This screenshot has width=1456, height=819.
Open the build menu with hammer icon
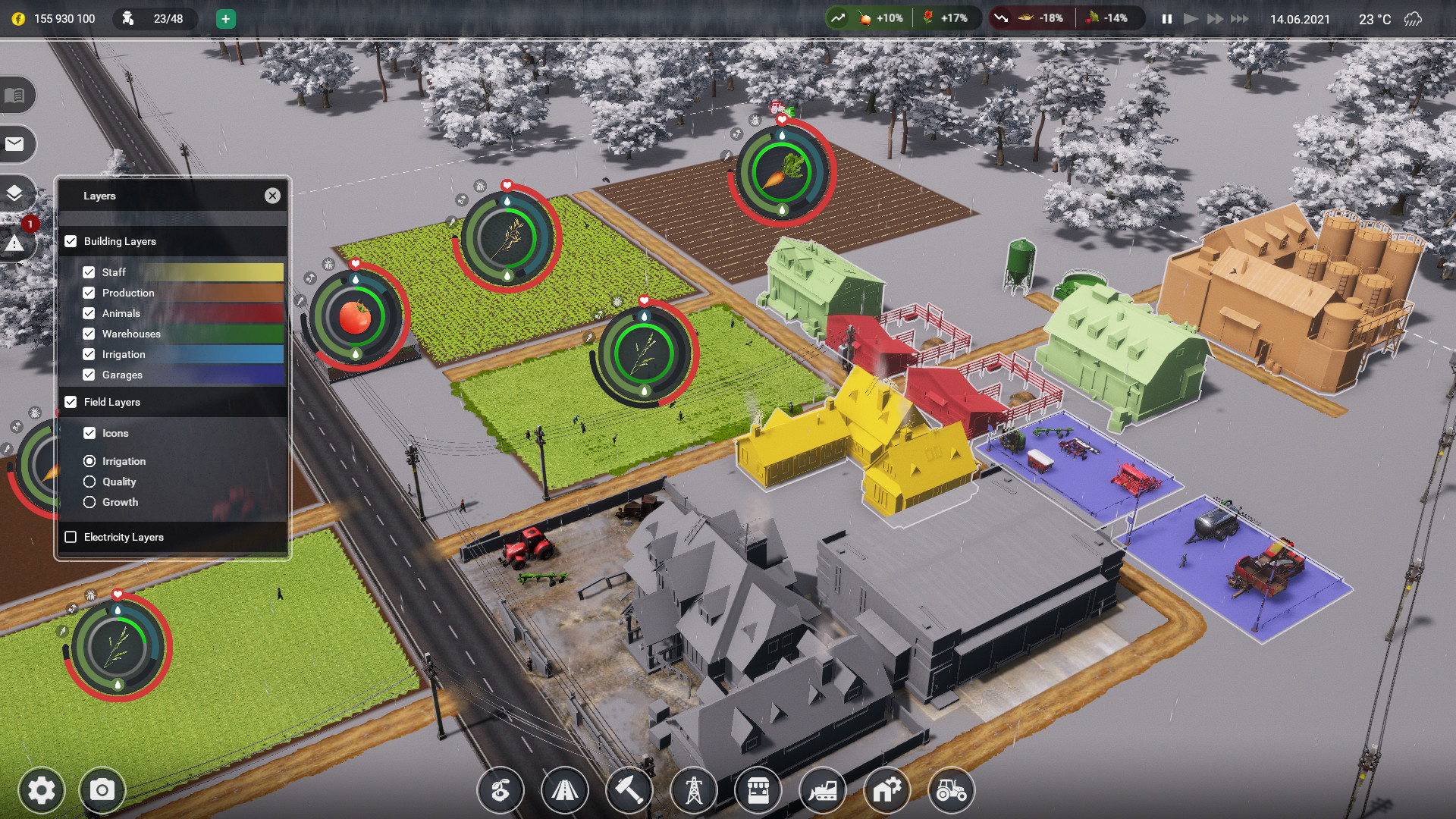coord(629,790)
